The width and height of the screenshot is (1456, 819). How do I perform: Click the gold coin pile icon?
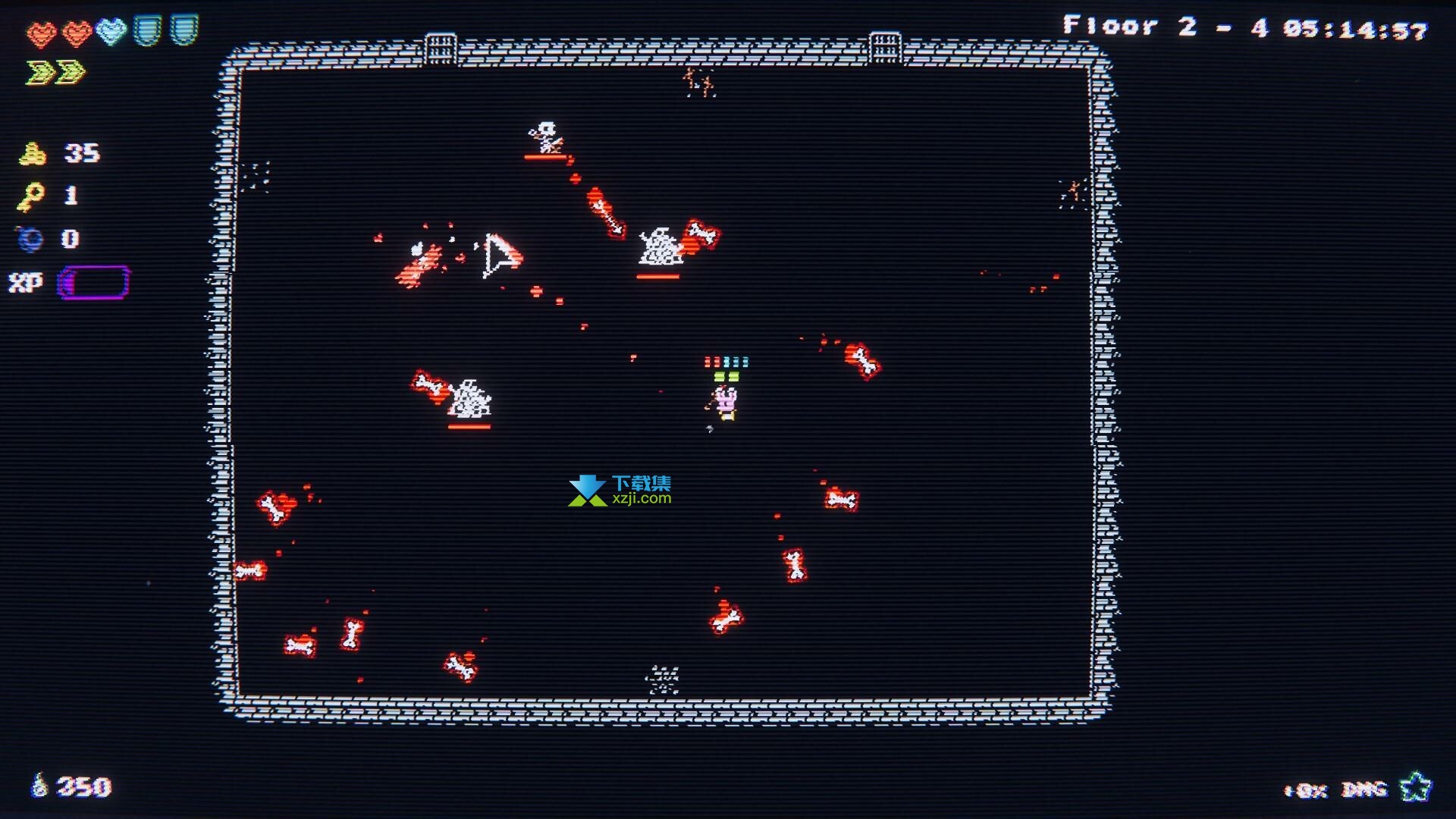pyautogui.click(x=33, y=154)
